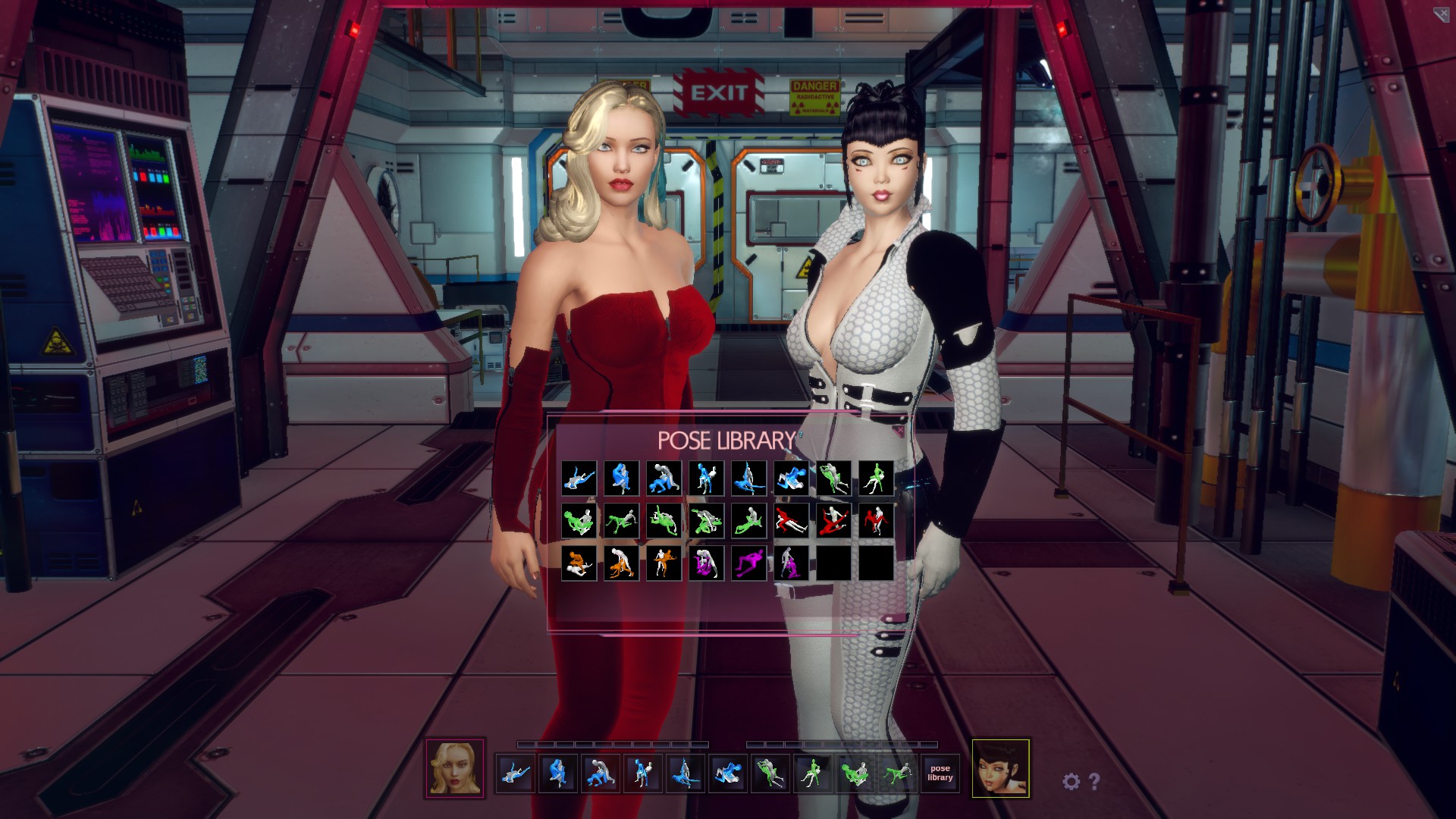Show help with the question mark icon
This screenshot has height=819, width=1456.
1094,781
